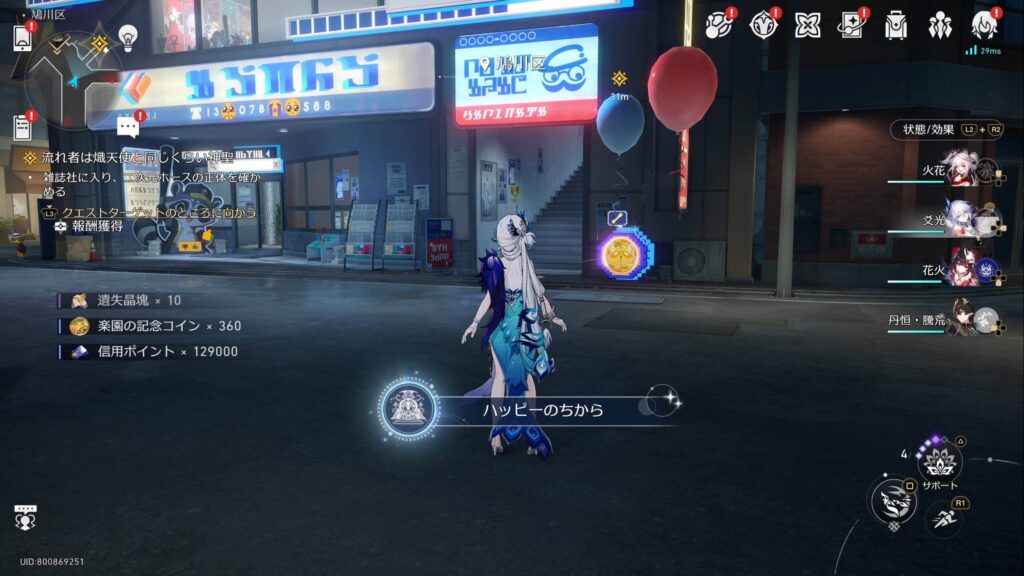Open the phone menu icon
Viewport: 1024px width, 576px height.
(x=23, y=37)
